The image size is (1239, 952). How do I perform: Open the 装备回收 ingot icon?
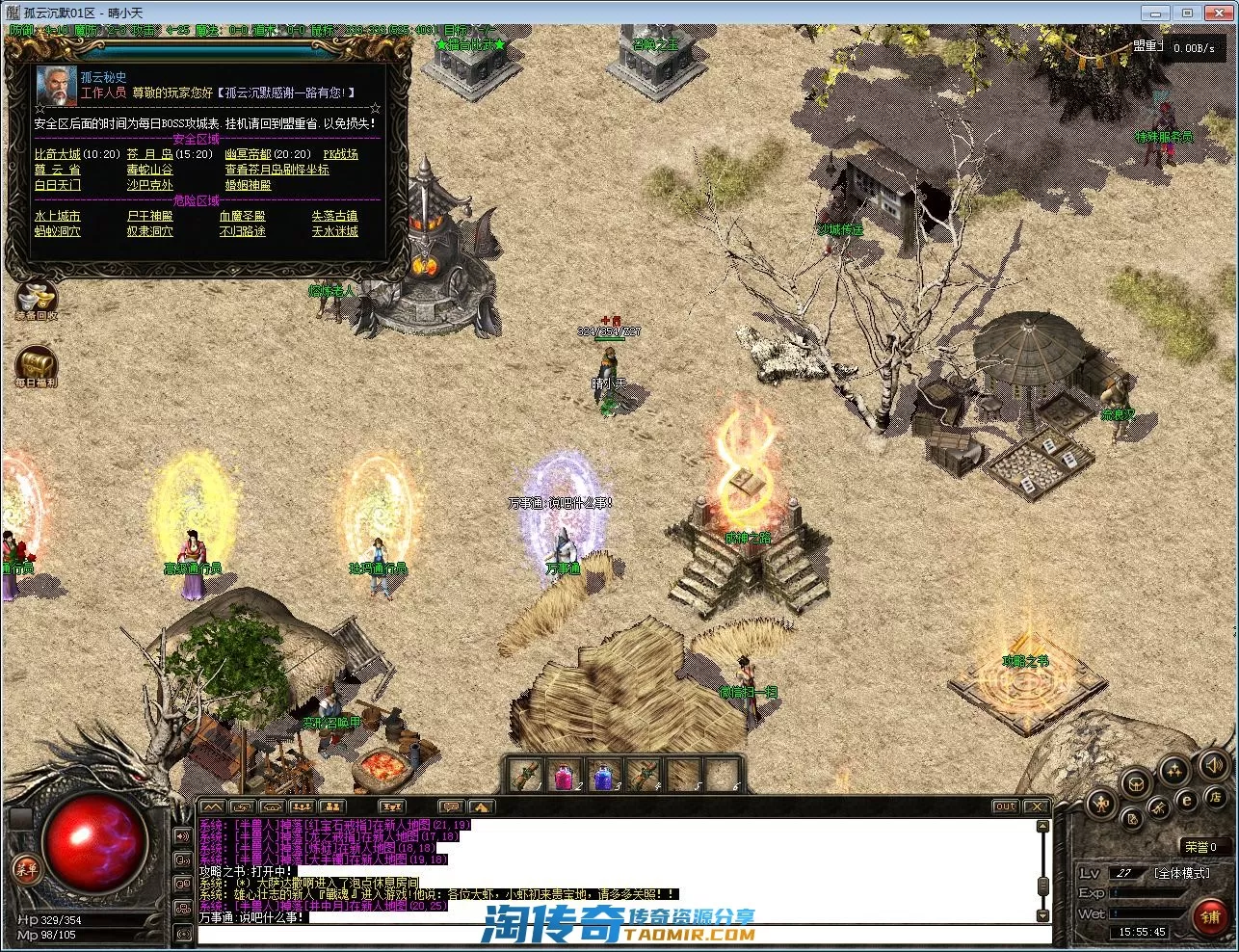37,296
